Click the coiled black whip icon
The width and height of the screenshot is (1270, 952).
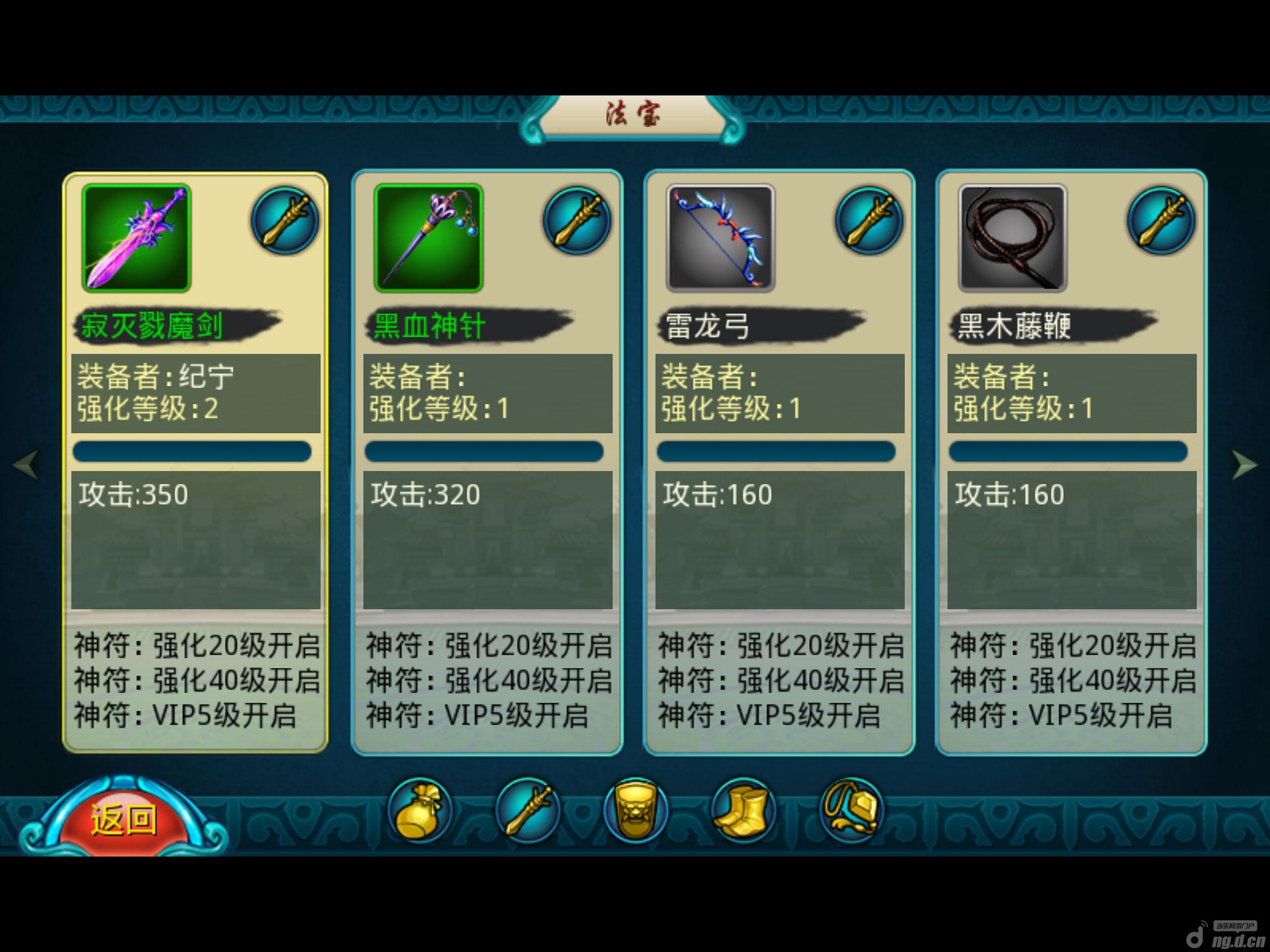click(x=1013, y=238)
